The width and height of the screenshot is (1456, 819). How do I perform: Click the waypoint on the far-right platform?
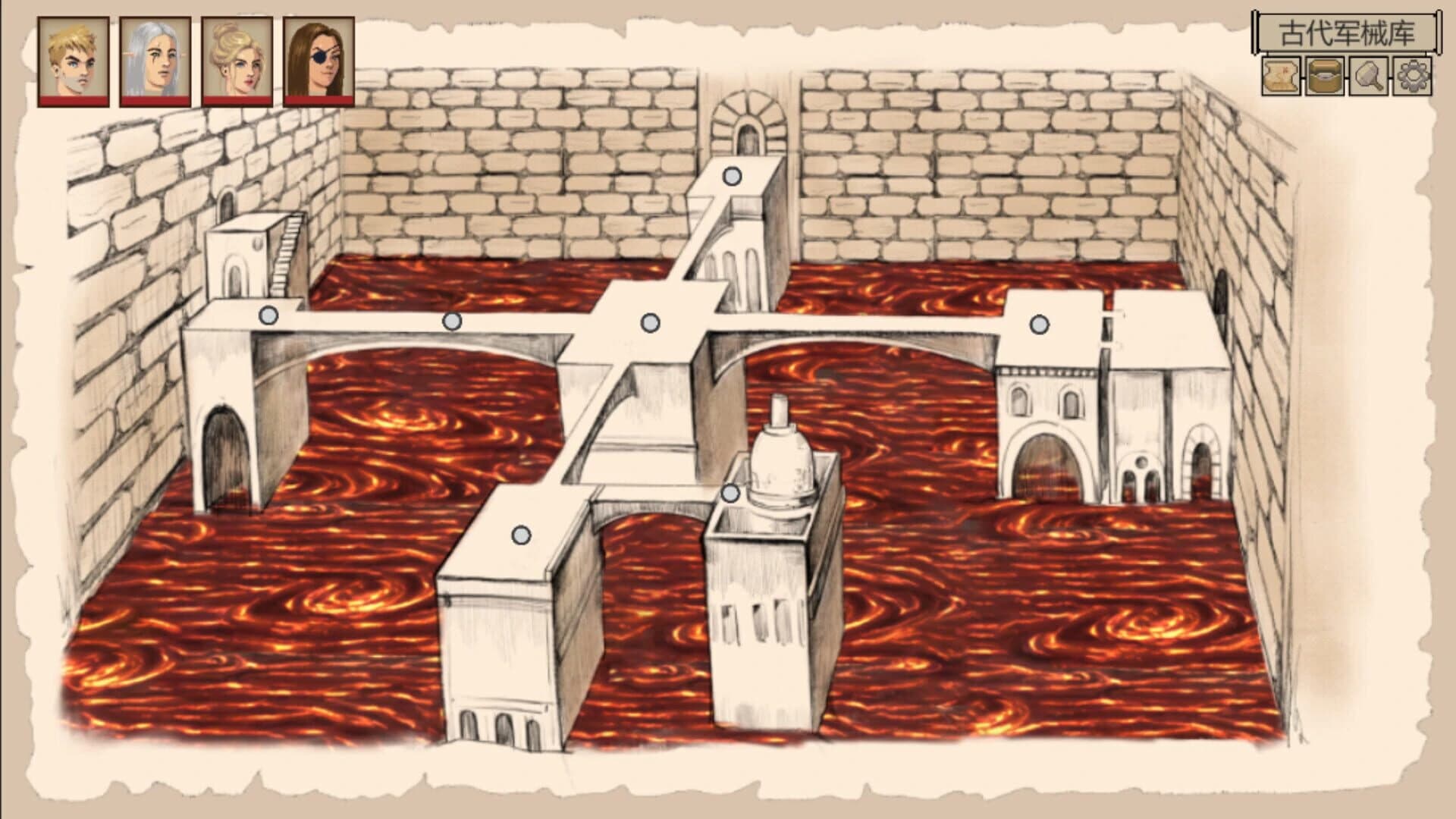tap(1037, 324)
